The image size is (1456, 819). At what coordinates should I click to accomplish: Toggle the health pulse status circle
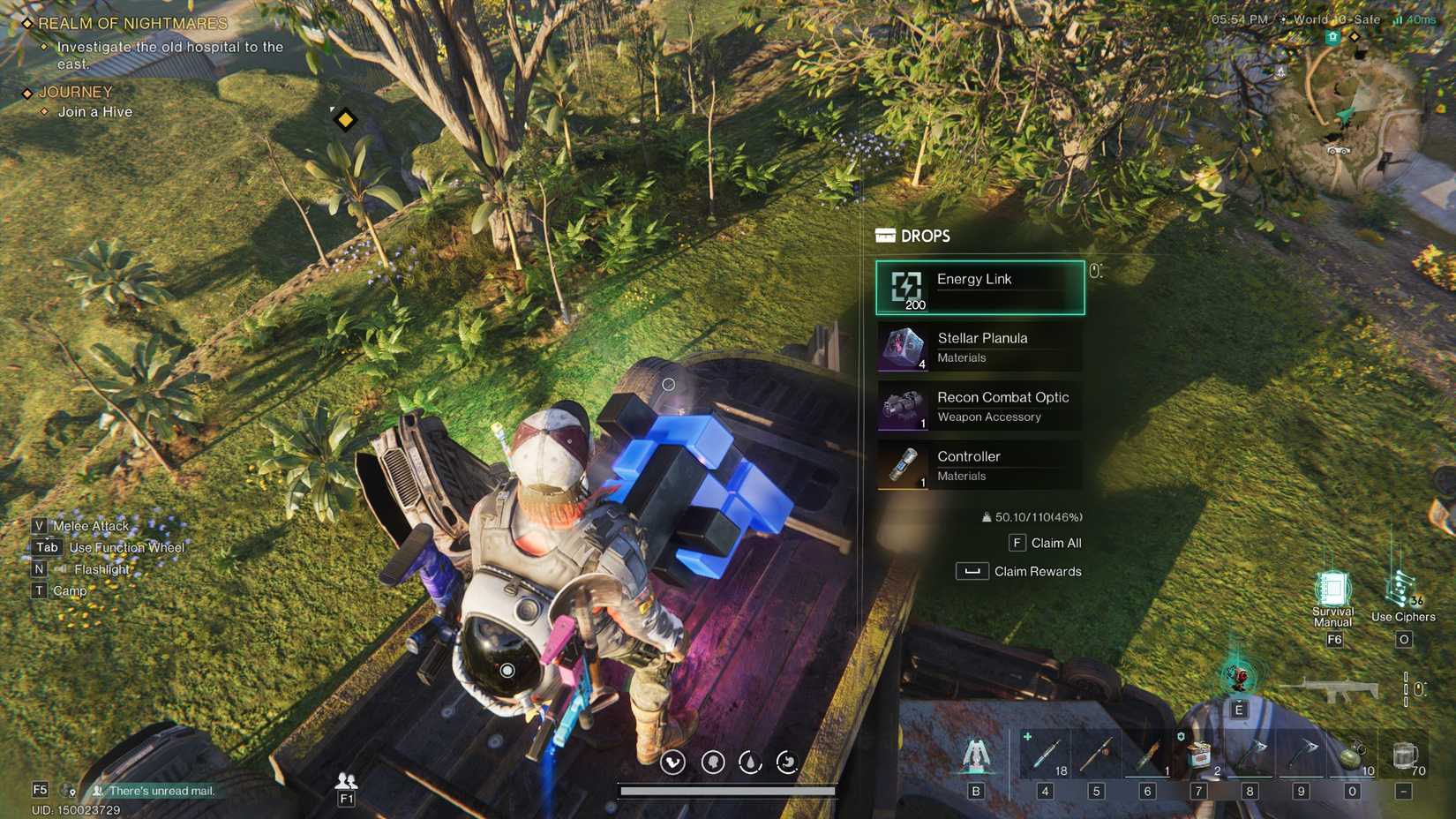[x=672, y=762]
